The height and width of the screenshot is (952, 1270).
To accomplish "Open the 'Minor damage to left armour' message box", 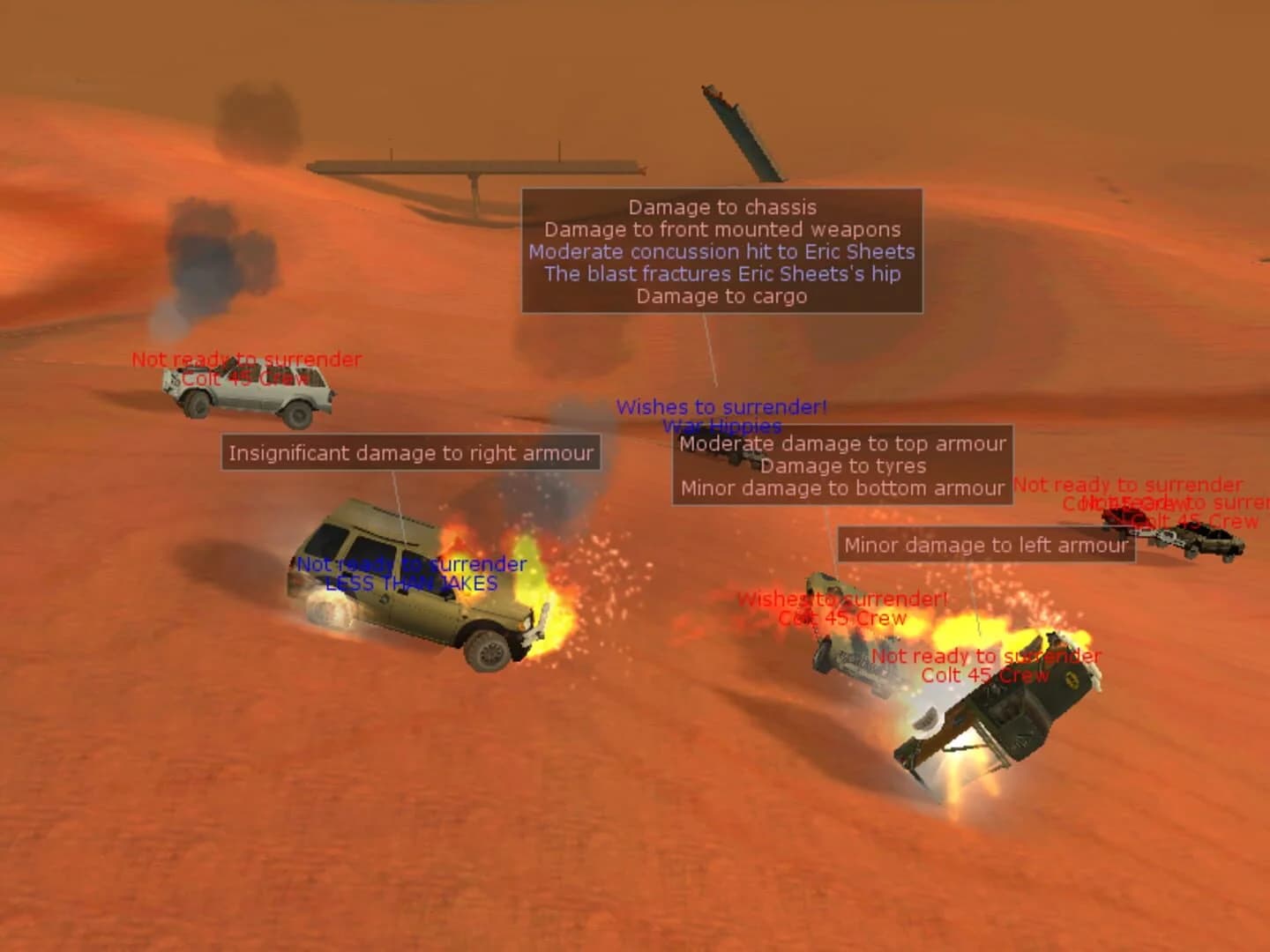I will coord(985,545).
